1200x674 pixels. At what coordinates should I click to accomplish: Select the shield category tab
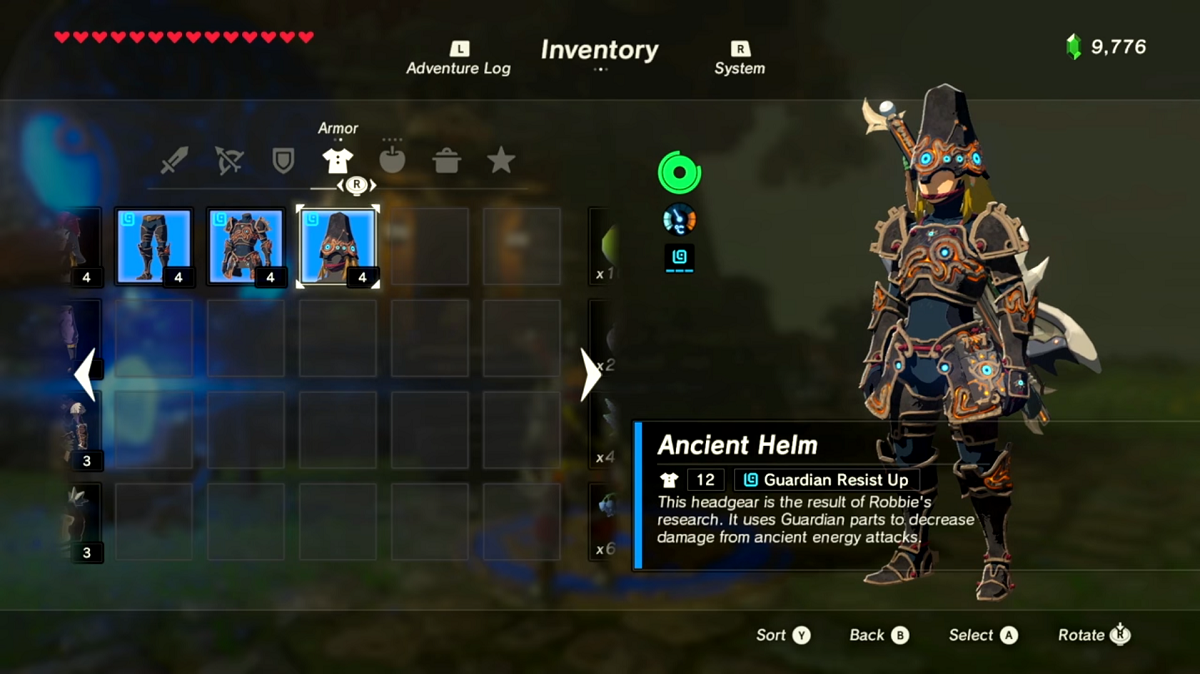[283, 161]
